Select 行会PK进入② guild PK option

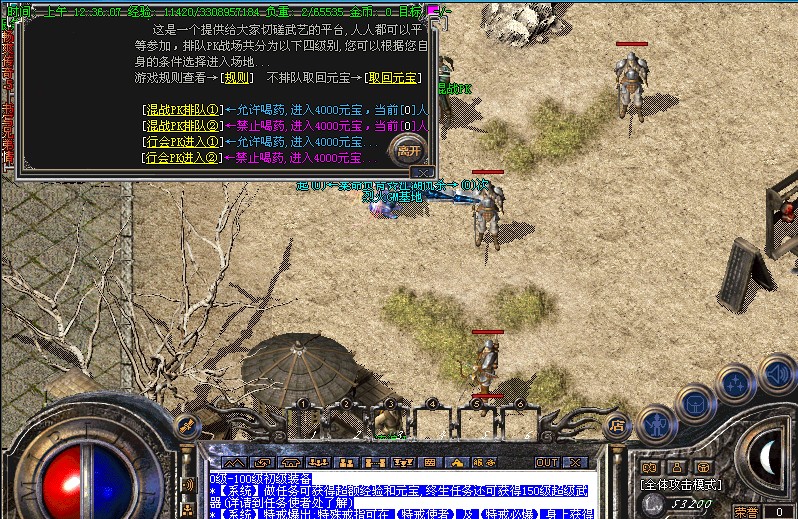point(182,158)
